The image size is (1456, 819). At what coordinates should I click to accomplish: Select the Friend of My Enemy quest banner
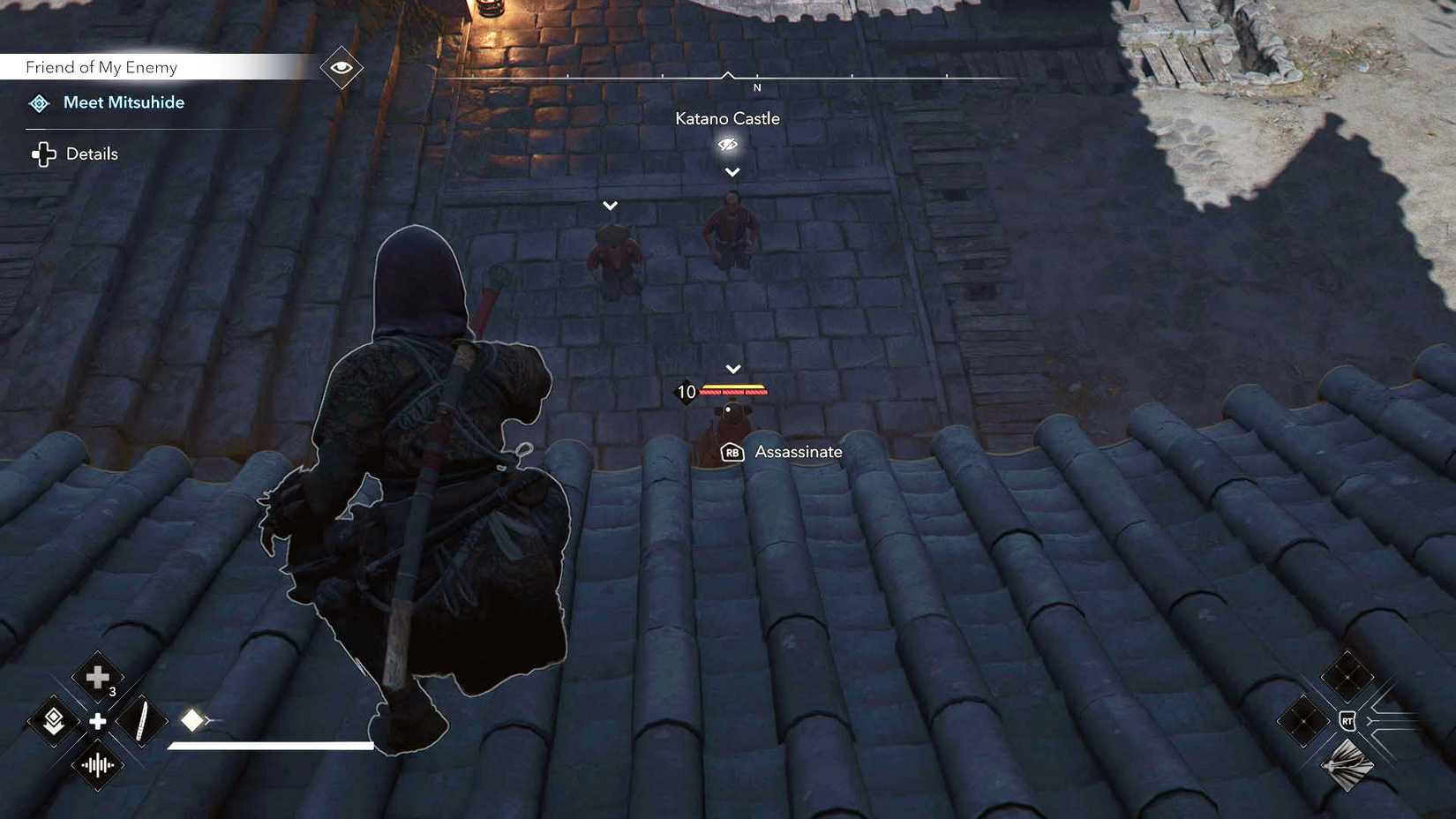tap(101, 66)
